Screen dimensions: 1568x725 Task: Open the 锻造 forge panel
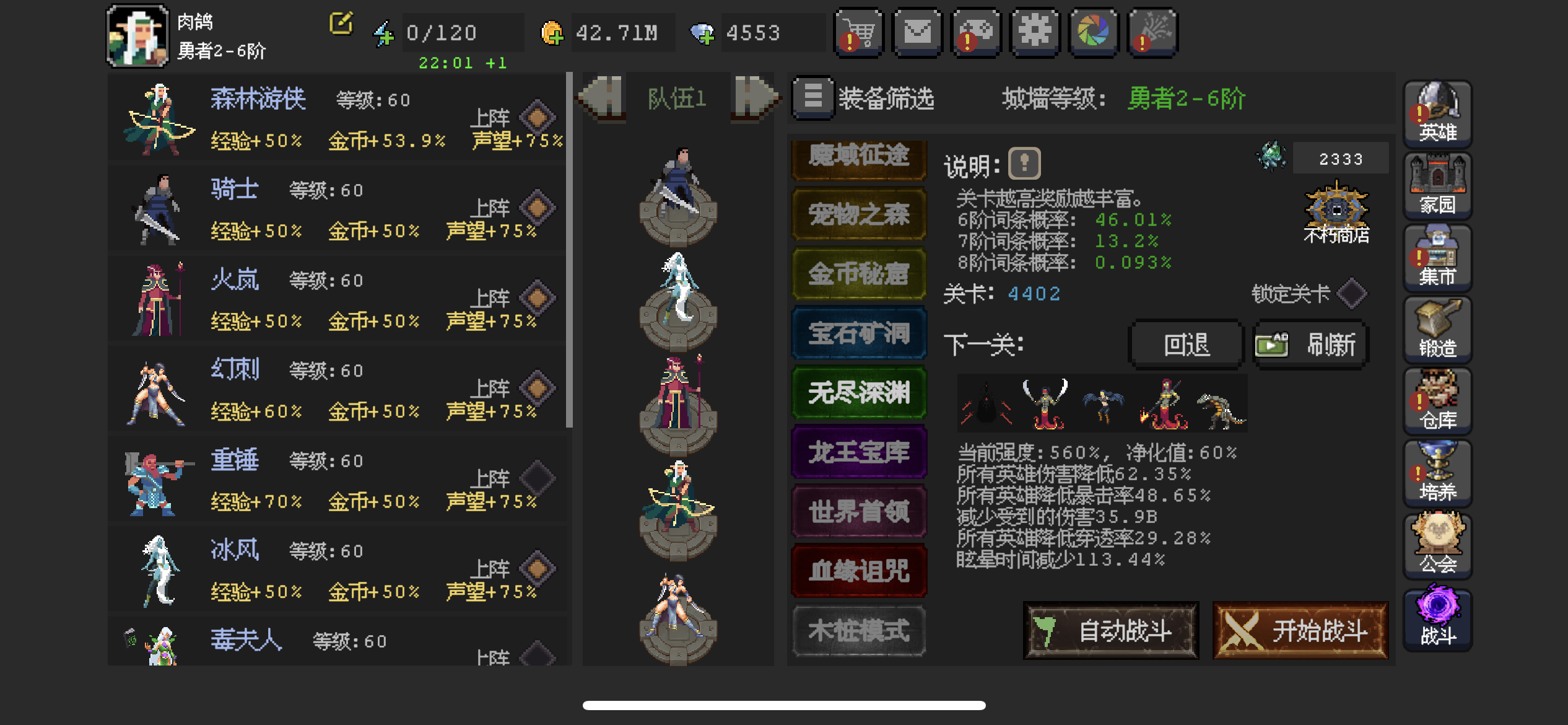pyautogui.click(x=1437, y=328)
